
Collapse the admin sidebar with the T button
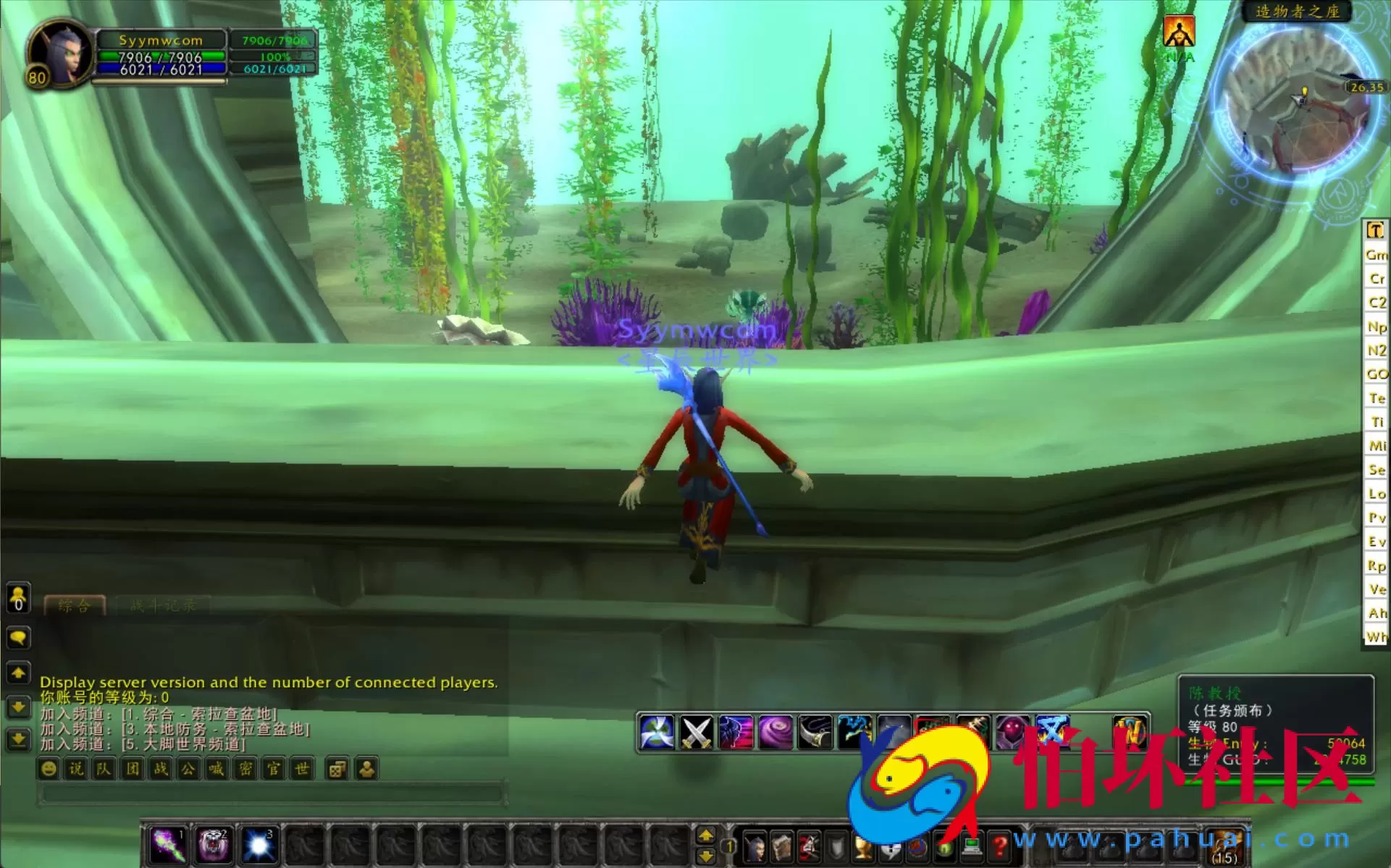click(1374, 230)
